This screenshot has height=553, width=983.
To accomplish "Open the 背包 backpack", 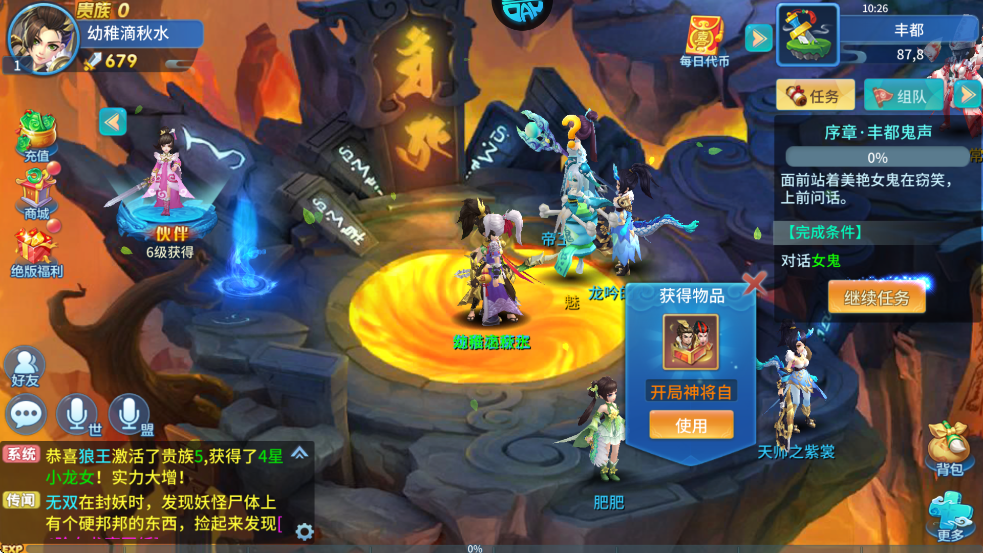I will click(949, 448).
